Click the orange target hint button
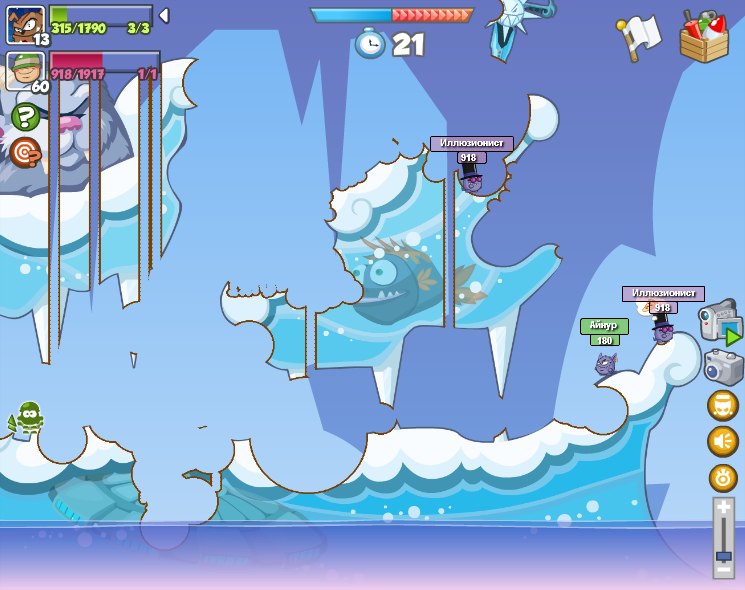This screenshot has height=590, width=745. 25,152
